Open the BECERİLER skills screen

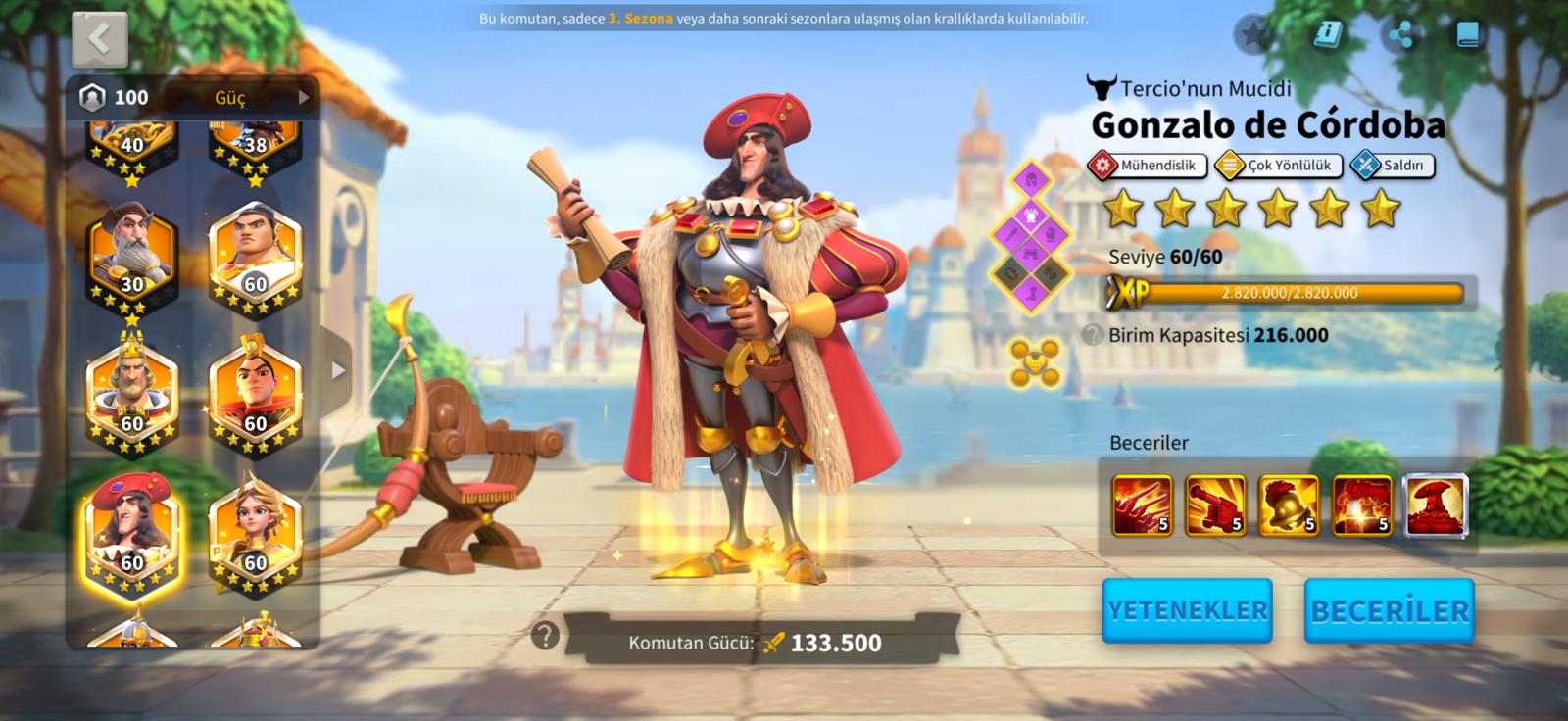1389,610
